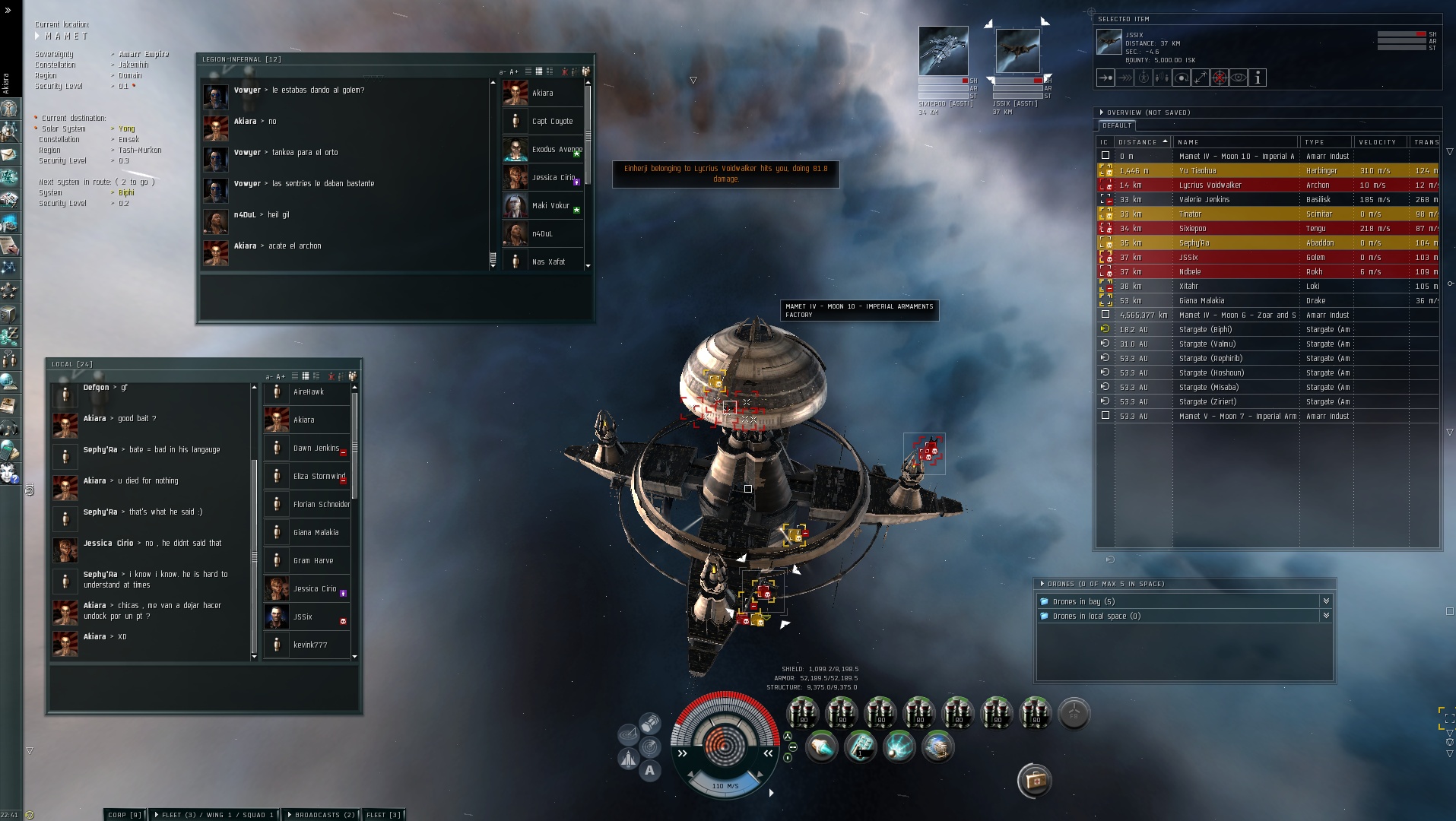Select Dawn Jenkins in the Local member list
The height and width of the screenshot is (821, 1456).
pyautogui.click(x=316, y=449)
